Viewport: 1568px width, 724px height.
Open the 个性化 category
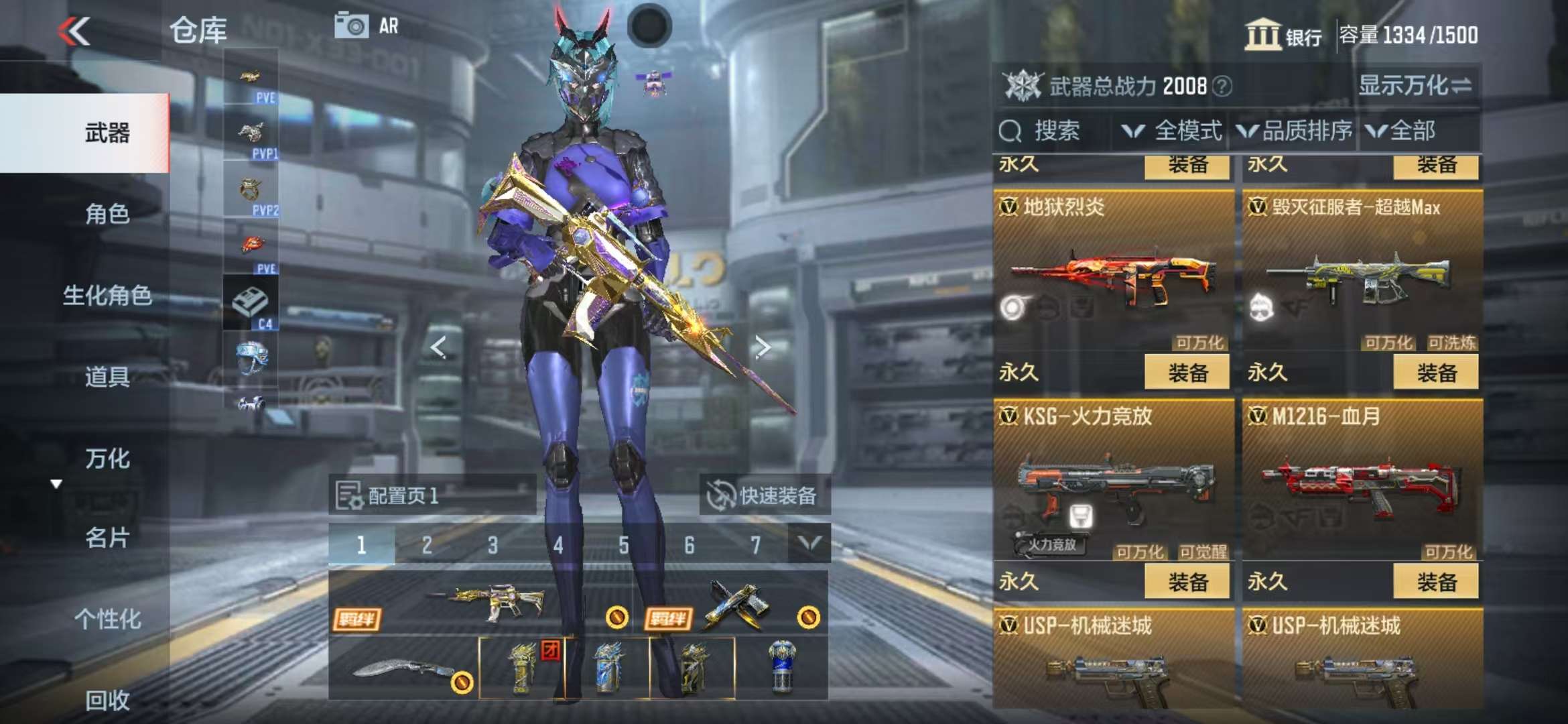point(107,619)
